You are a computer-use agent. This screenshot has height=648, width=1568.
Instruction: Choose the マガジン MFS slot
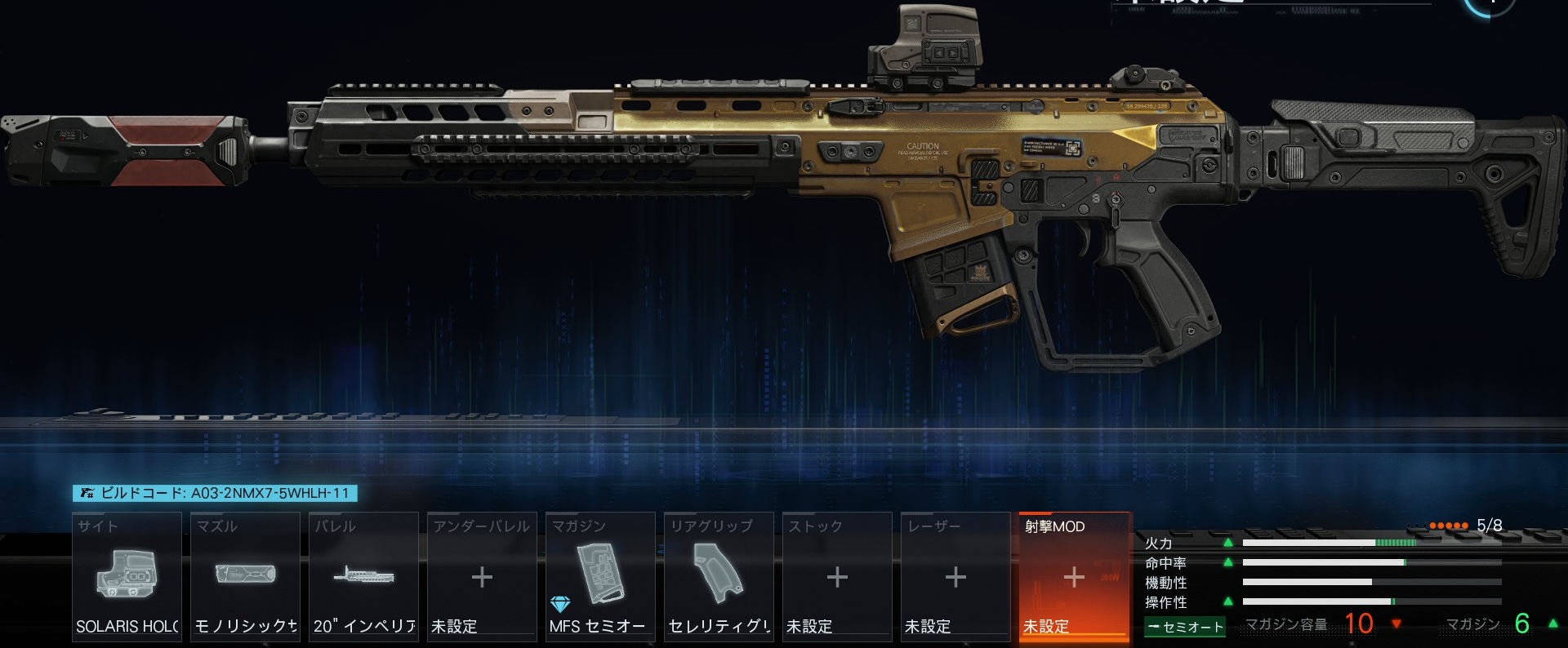[600, 576]
